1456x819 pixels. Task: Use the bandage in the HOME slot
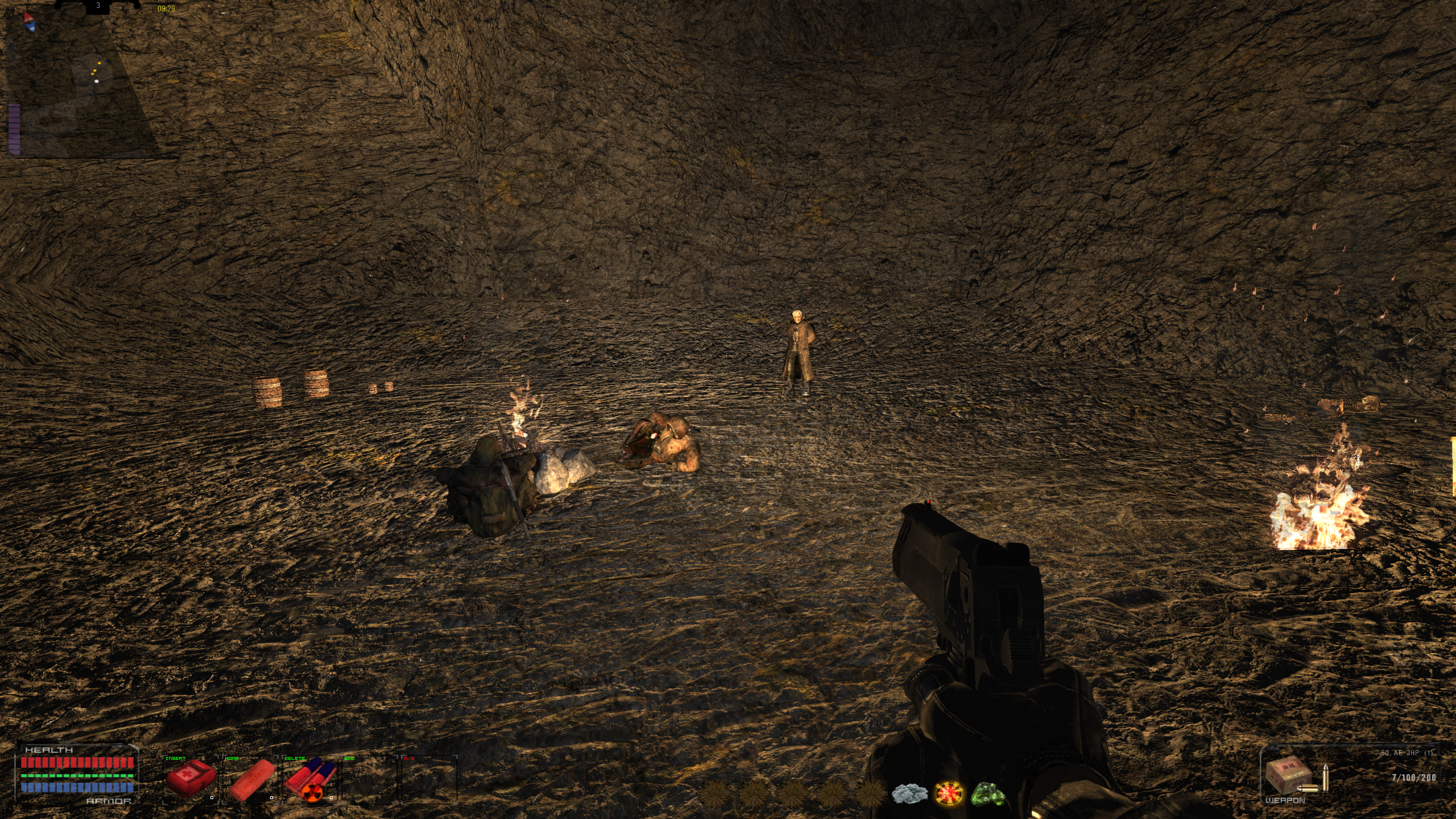click(250, 780)
